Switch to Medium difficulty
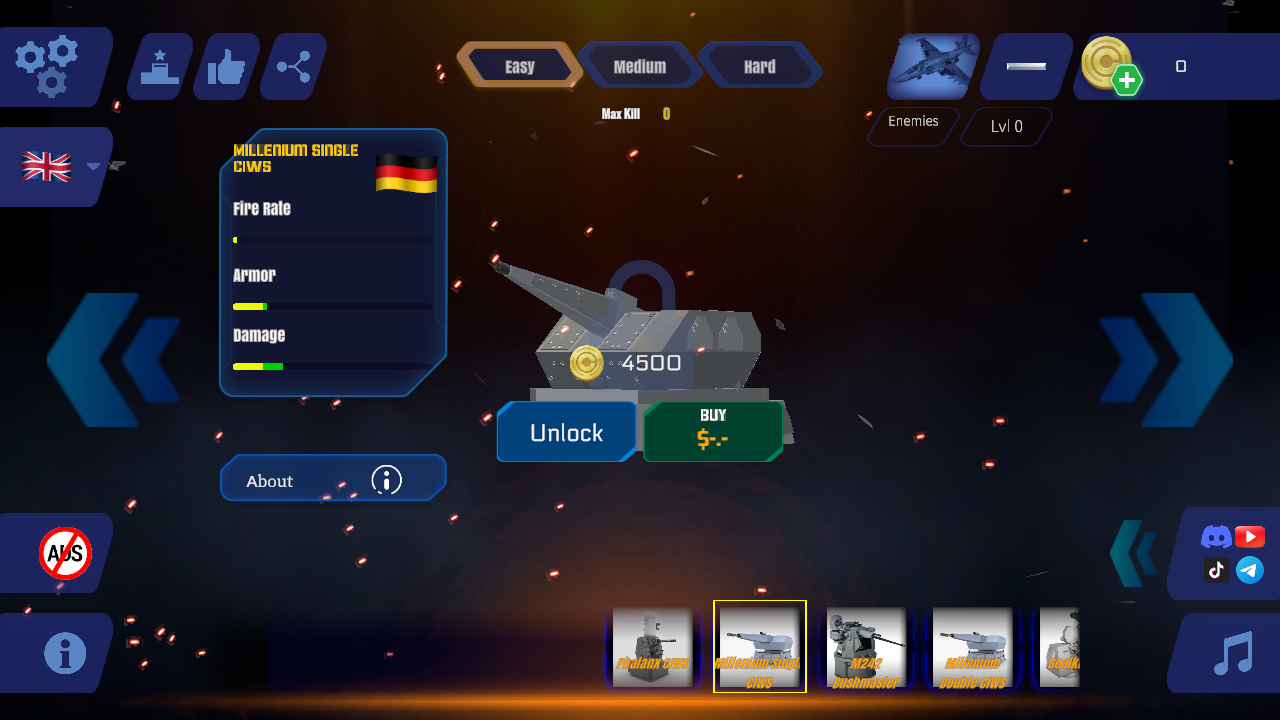The image size is (1280, 720). coord(640,66)
